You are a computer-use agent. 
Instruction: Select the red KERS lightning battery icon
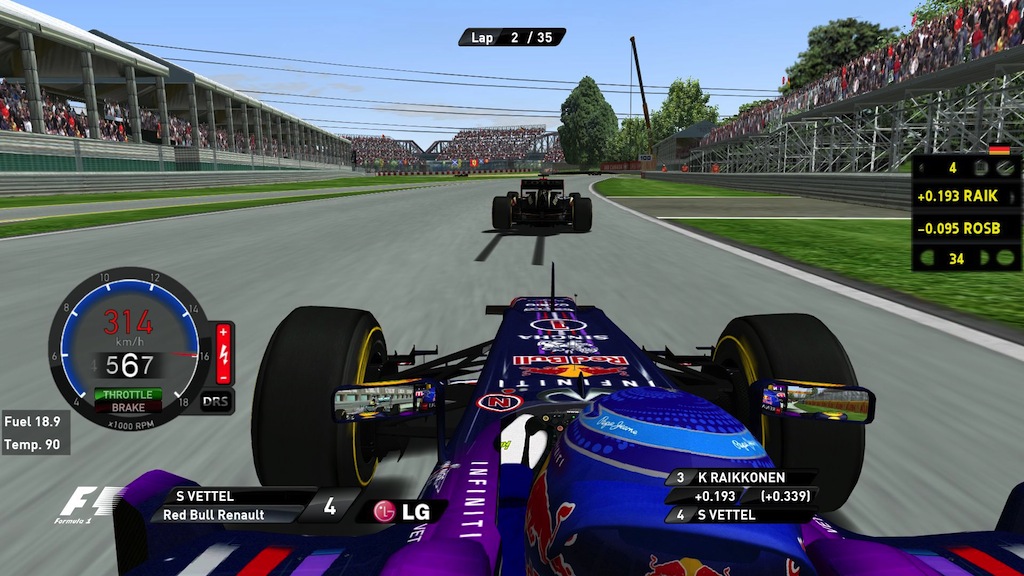click(x=224, y=353)
